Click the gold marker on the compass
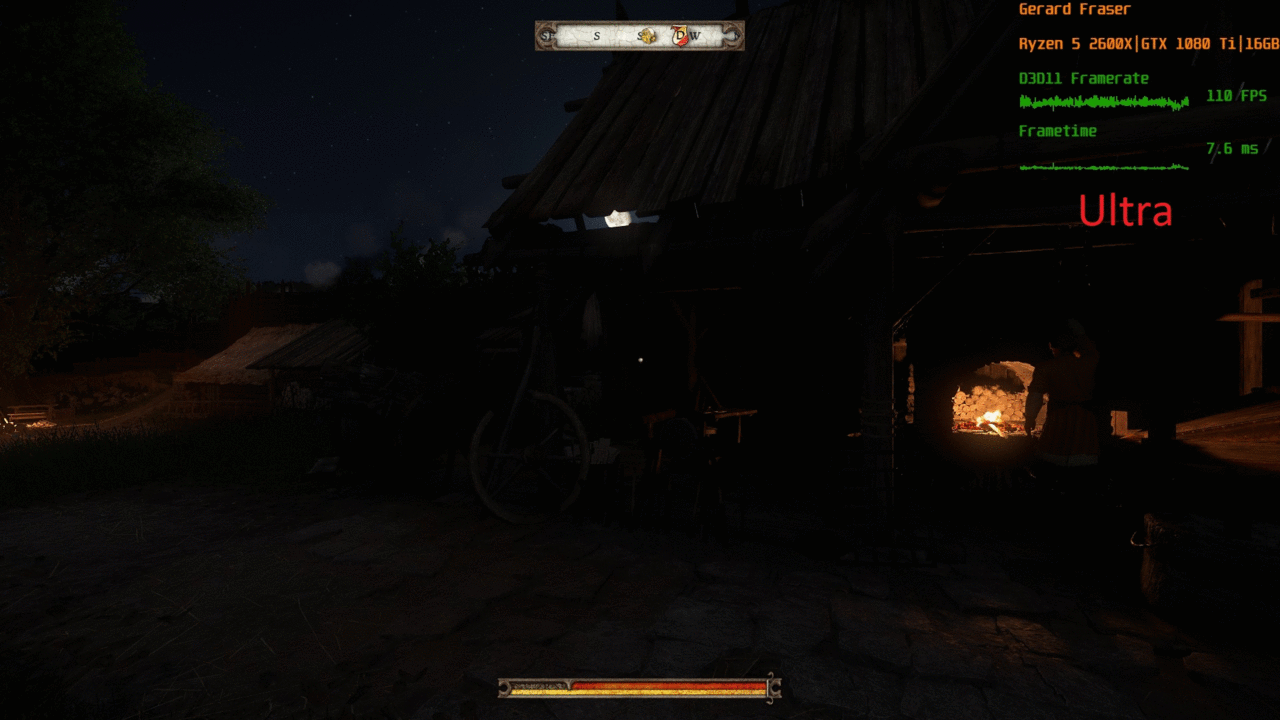Viewport: 1280px width, 720px height. click(648, 36)
